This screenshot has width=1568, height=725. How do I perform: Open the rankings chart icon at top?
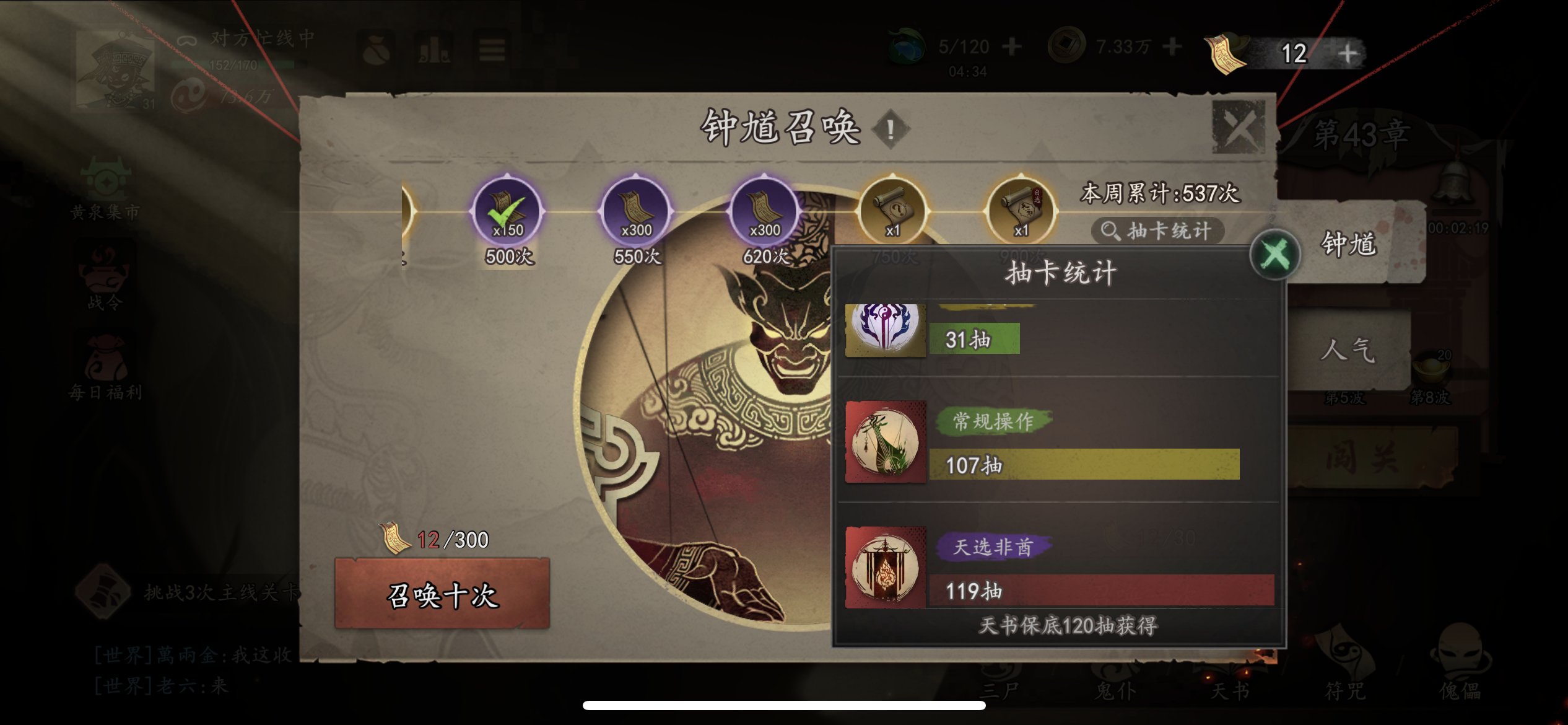pyautogui.click(x=435, y=48)
